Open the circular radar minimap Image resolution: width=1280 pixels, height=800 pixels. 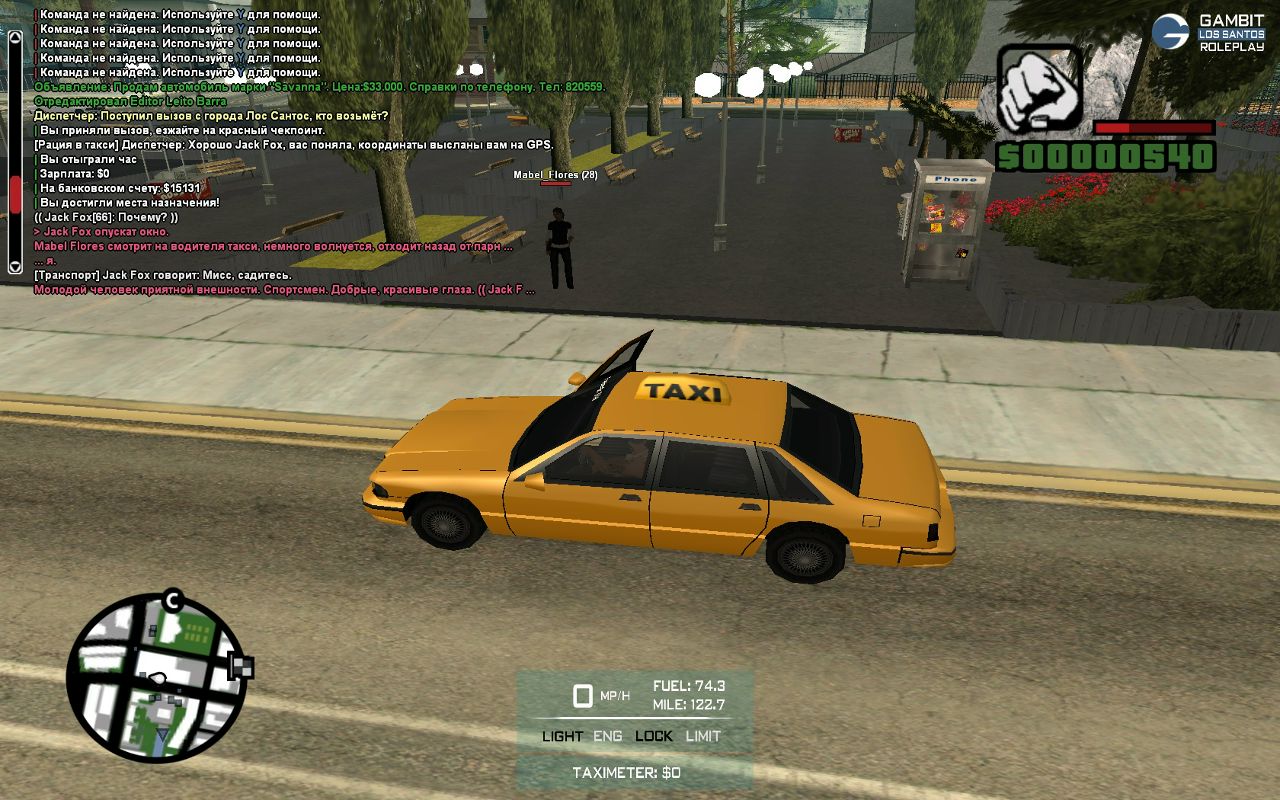click(x=155, y=677)
